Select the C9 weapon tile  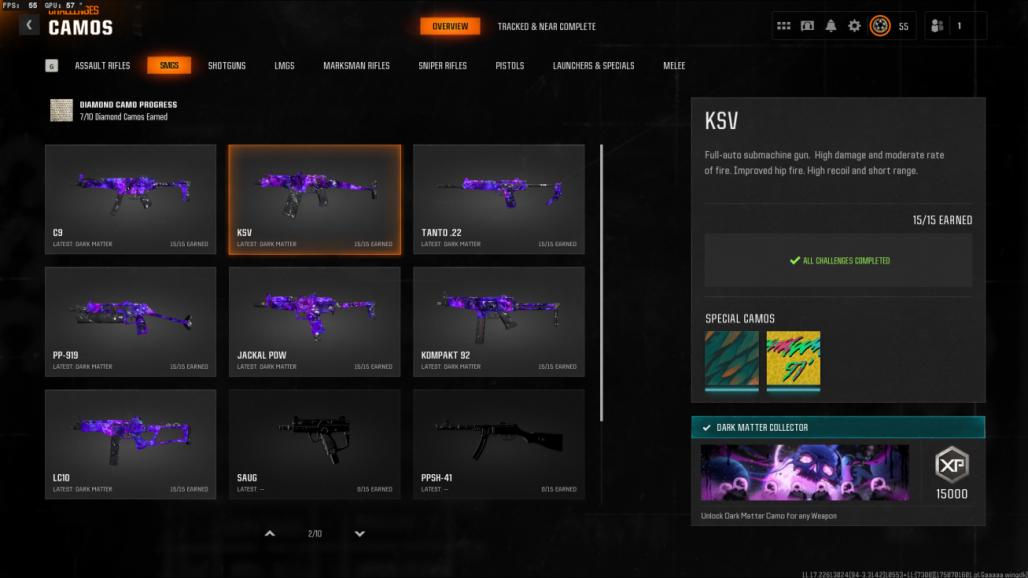pos(130,199)
